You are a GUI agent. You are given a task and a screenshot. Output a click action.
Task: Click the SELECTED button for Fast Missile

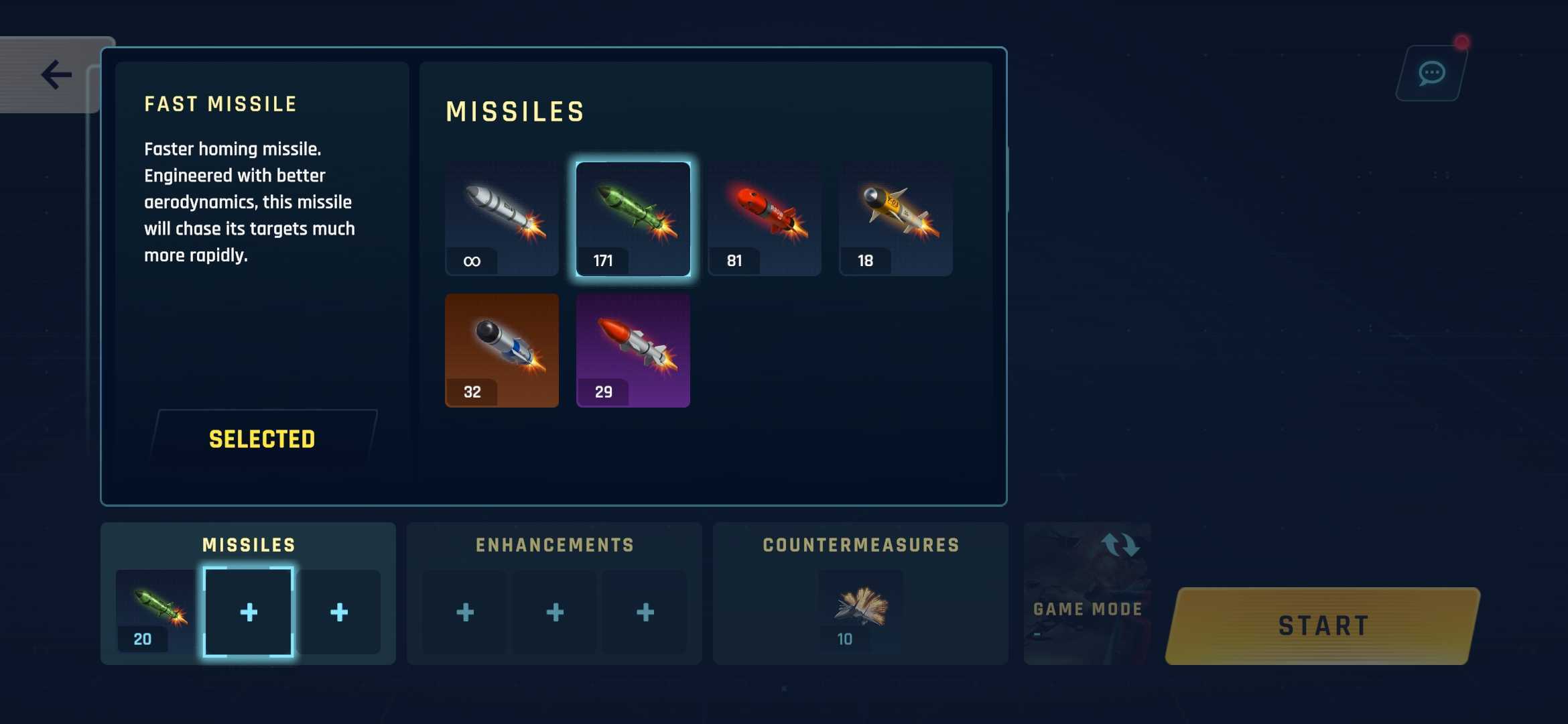(x=261, y=438)
